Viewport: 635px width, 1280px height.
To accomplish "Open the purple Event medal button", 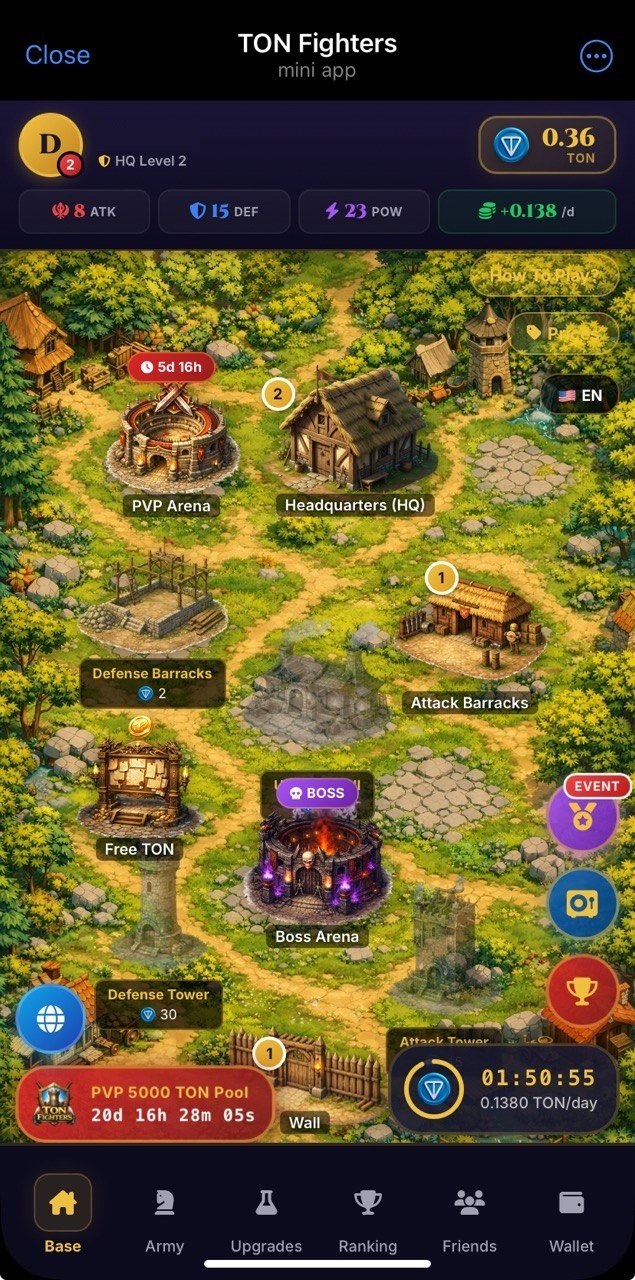I will 582,817.
